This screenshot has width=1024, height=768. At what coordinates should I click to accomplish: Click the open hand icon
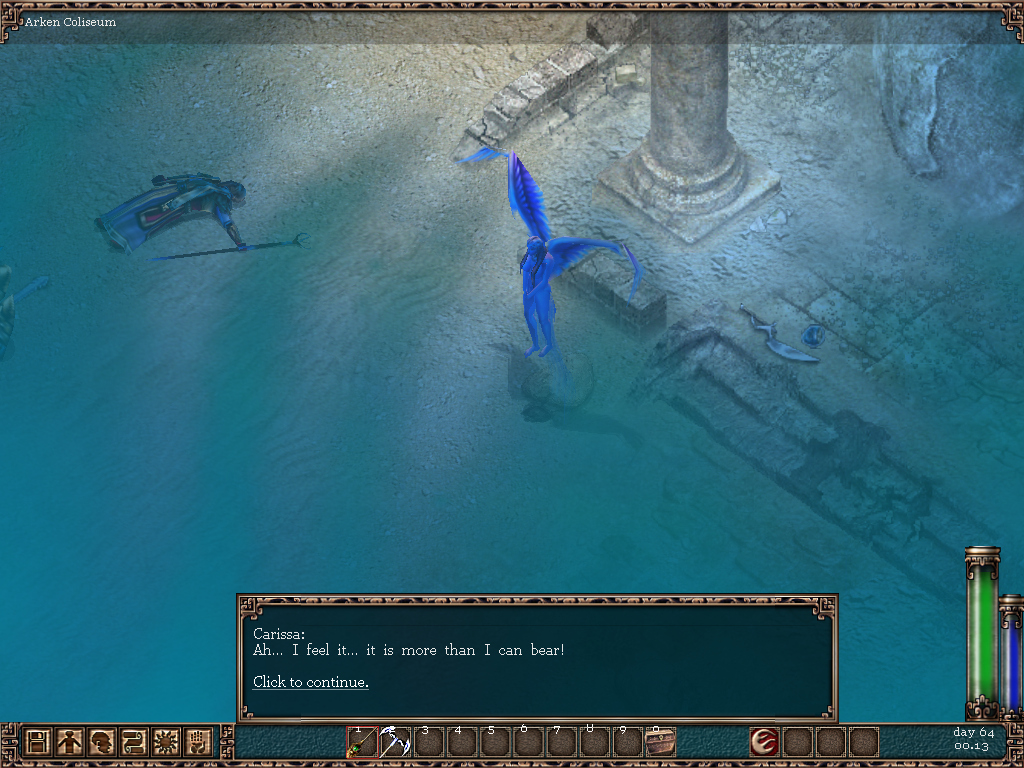197,742
